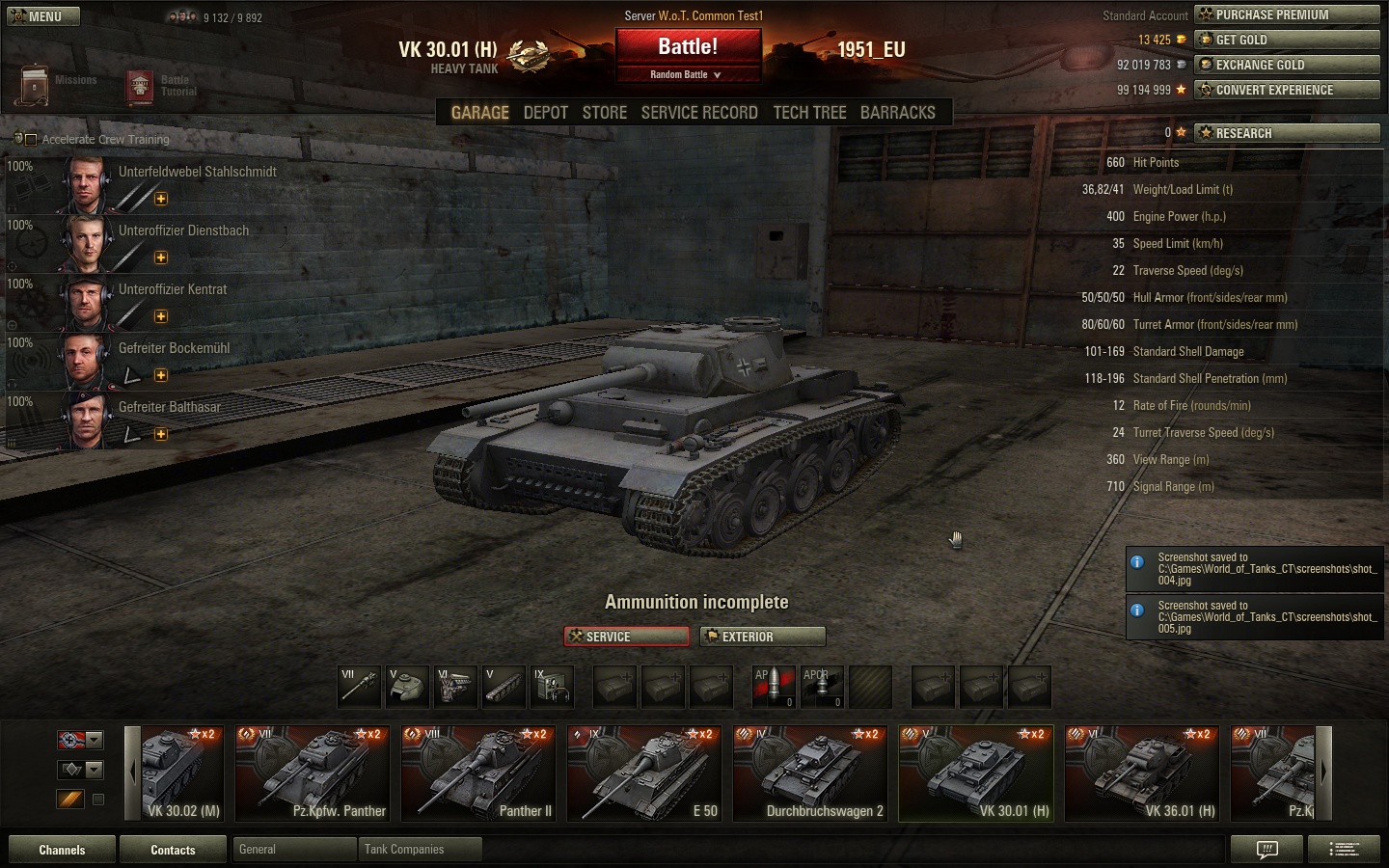Open the Exchange Gold button
The image size is (1389, 868).
[1287, 65]
